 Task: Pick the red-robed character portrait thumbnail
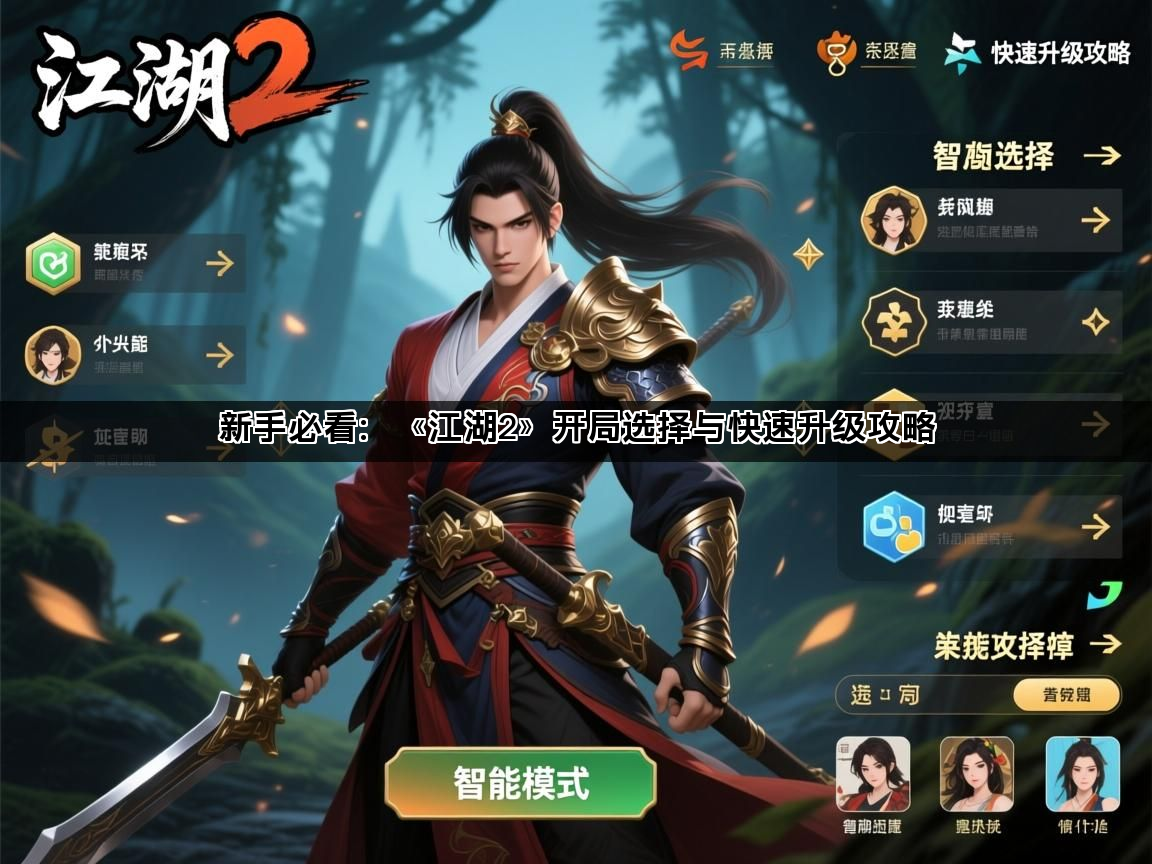pyautogui.click(x=873, y=774)
